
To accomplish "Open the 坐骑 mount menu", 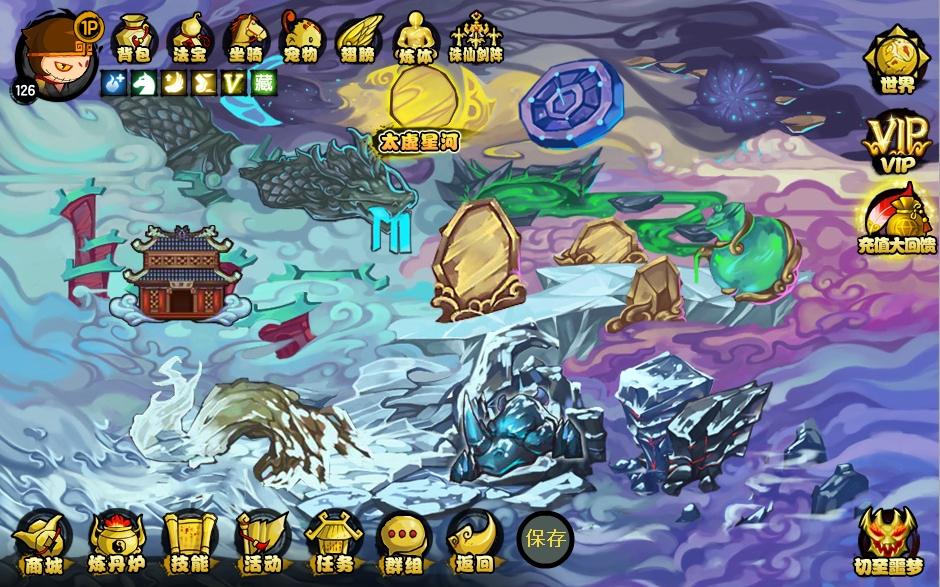I will pyautogui.click(x=245, y=38).
